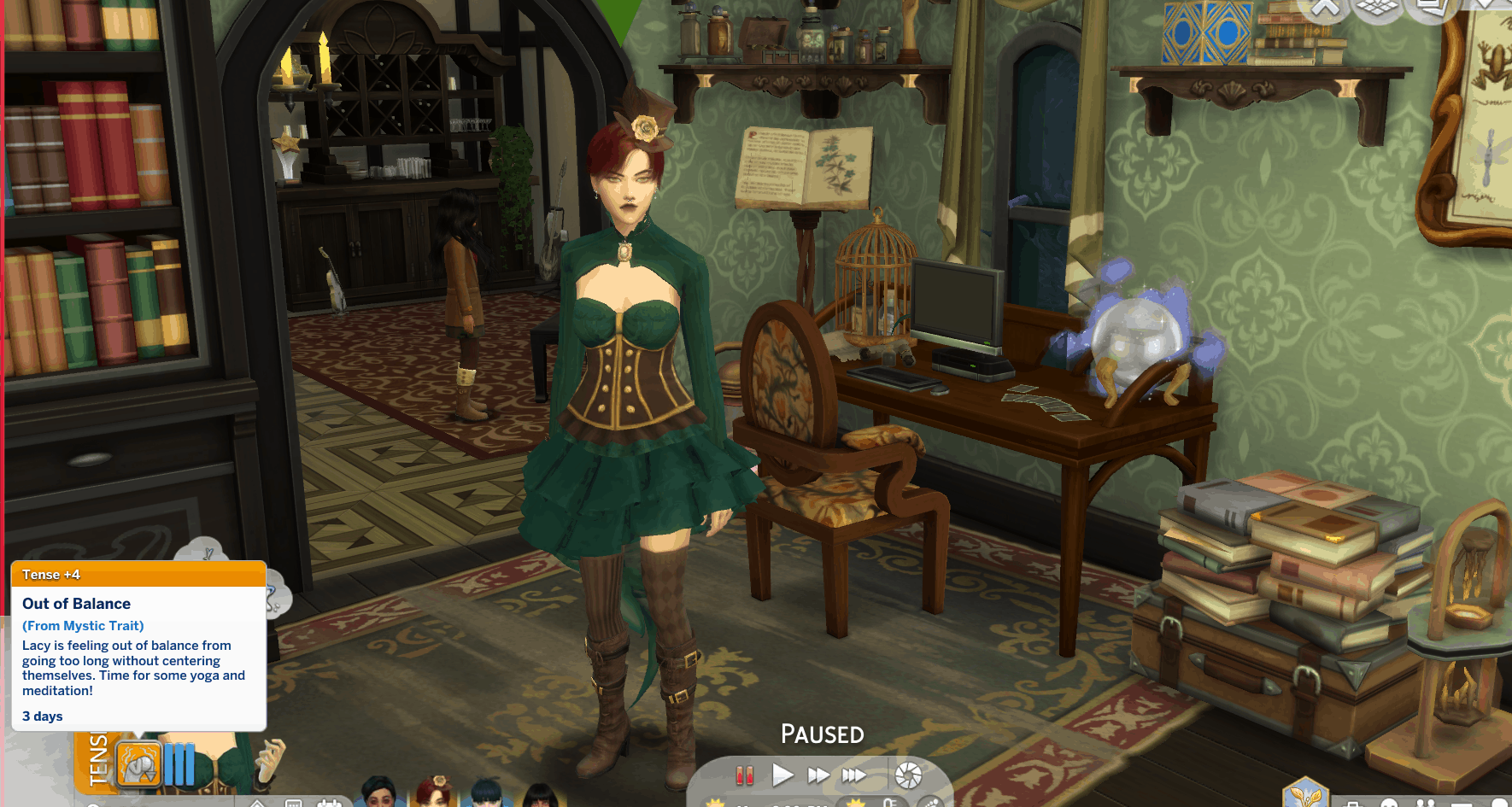Click the play normal speed button

[x=782, y=775]
